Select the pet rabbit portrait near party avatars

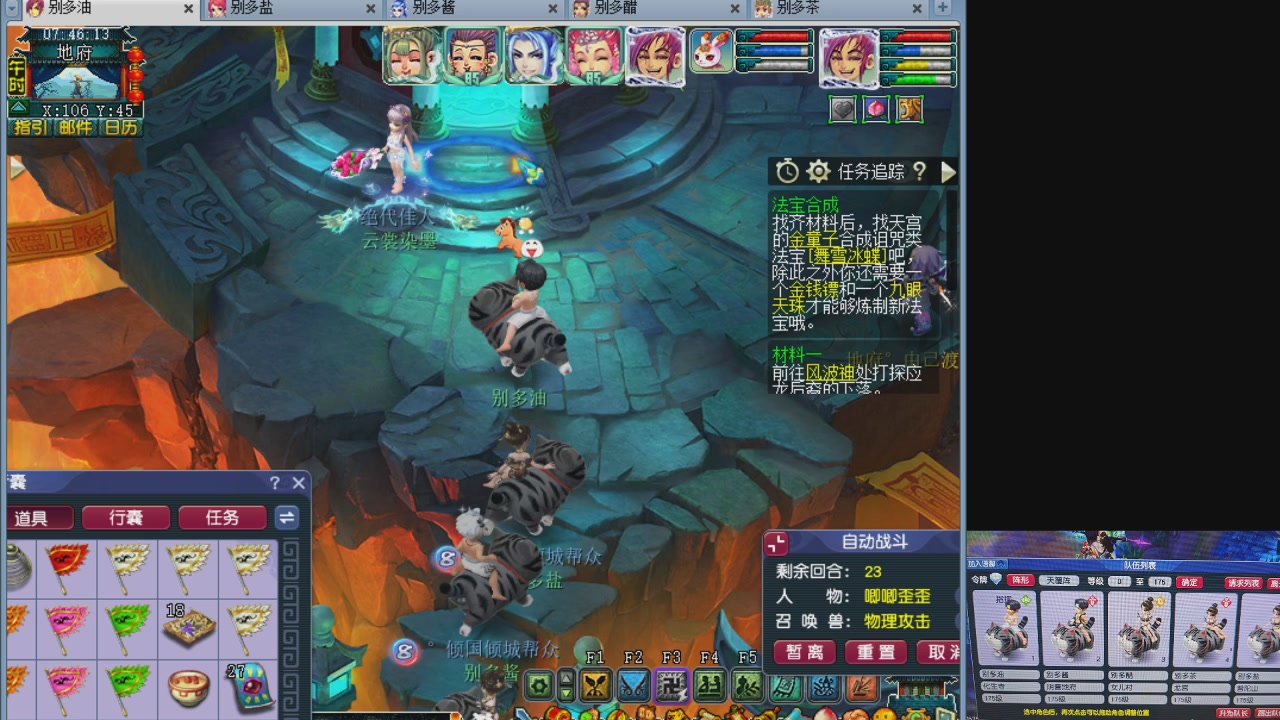[709, 55]
